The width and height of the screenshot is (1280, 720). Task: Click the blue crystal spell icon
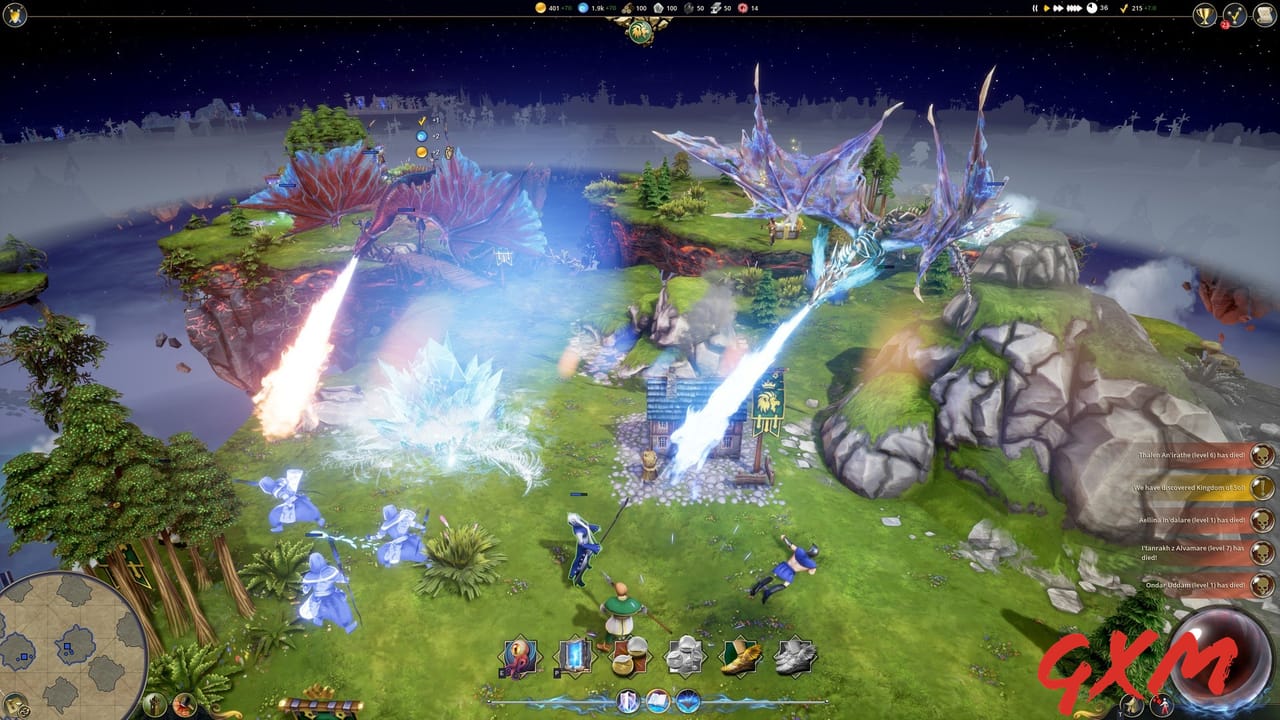689,700
